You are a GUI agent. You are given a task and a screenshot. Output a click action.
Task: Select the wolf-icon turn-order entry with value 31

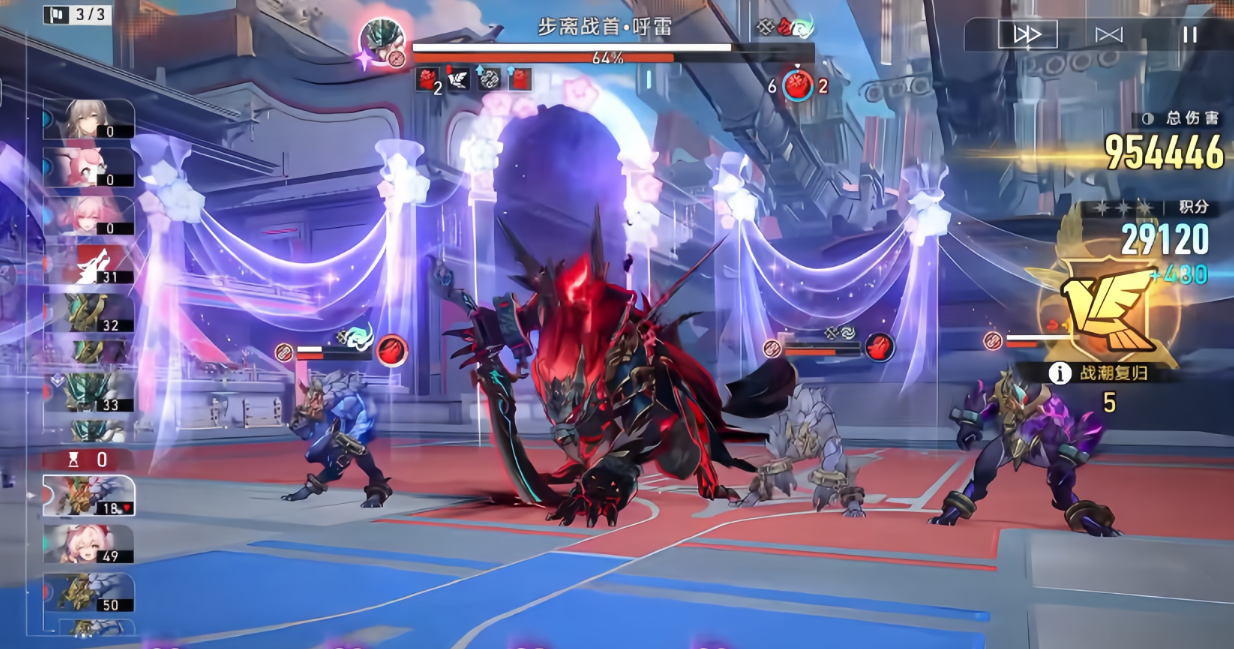tap(89, 265)
